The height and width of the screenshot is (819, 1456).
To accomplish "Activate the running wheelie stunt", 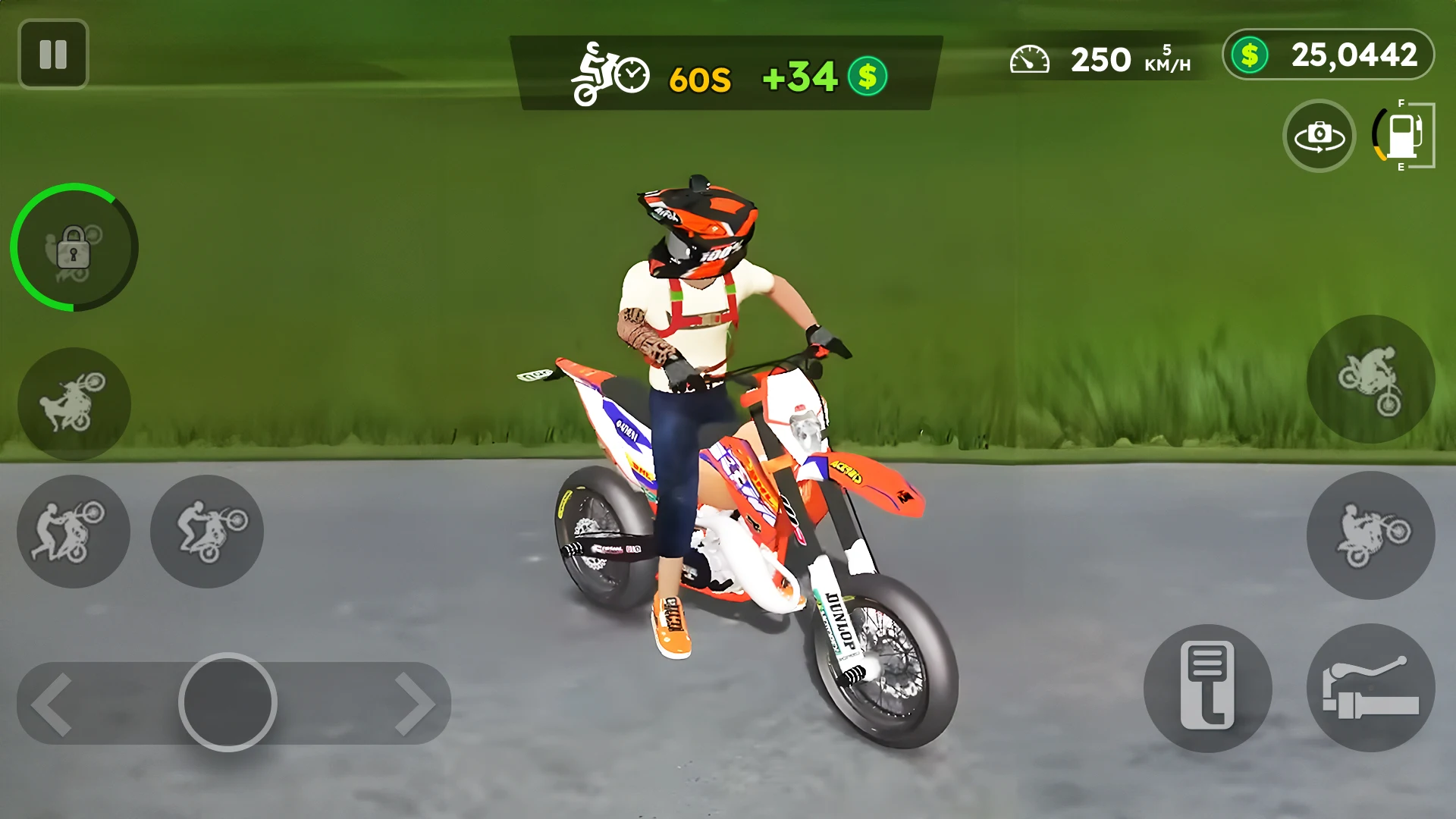I will pyautogui.click(x=74, y=532).
